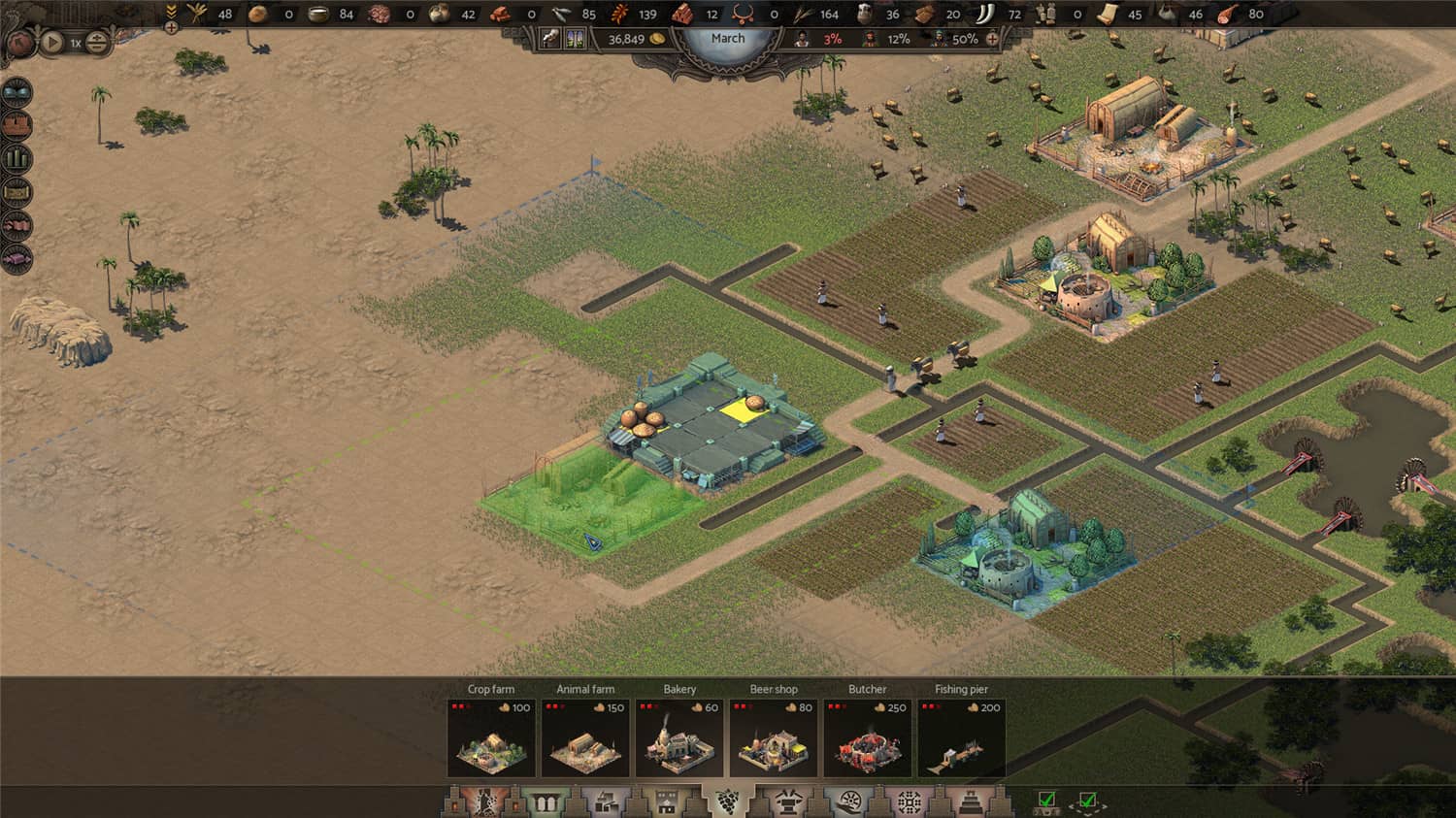The height and width of the screenshot is (818, 1456).
Task: Toggle the left green checkbox at bottom
Action: [1046, 801]
